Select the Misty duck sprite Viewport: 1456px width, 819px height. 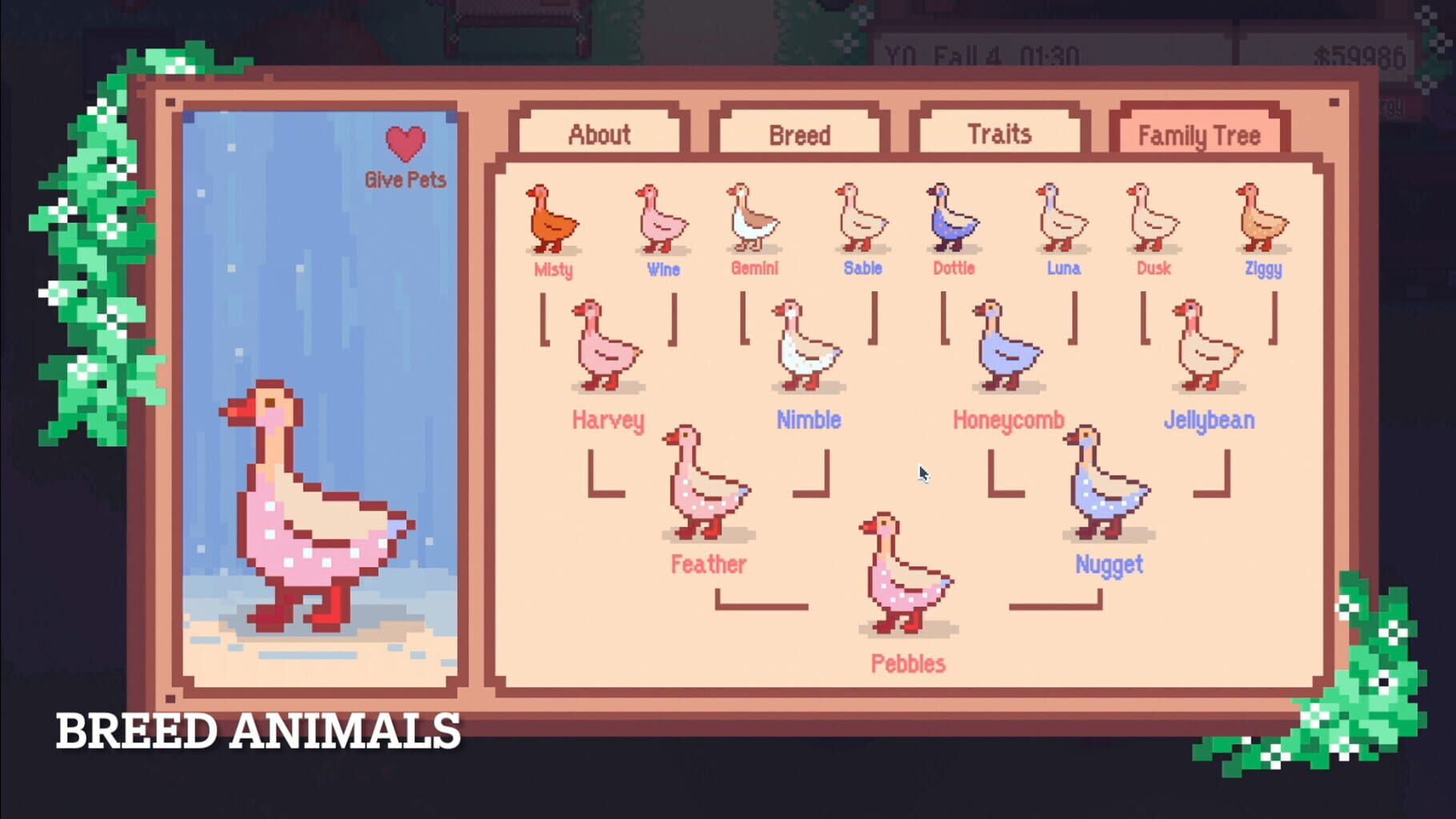tap(552, 220)
